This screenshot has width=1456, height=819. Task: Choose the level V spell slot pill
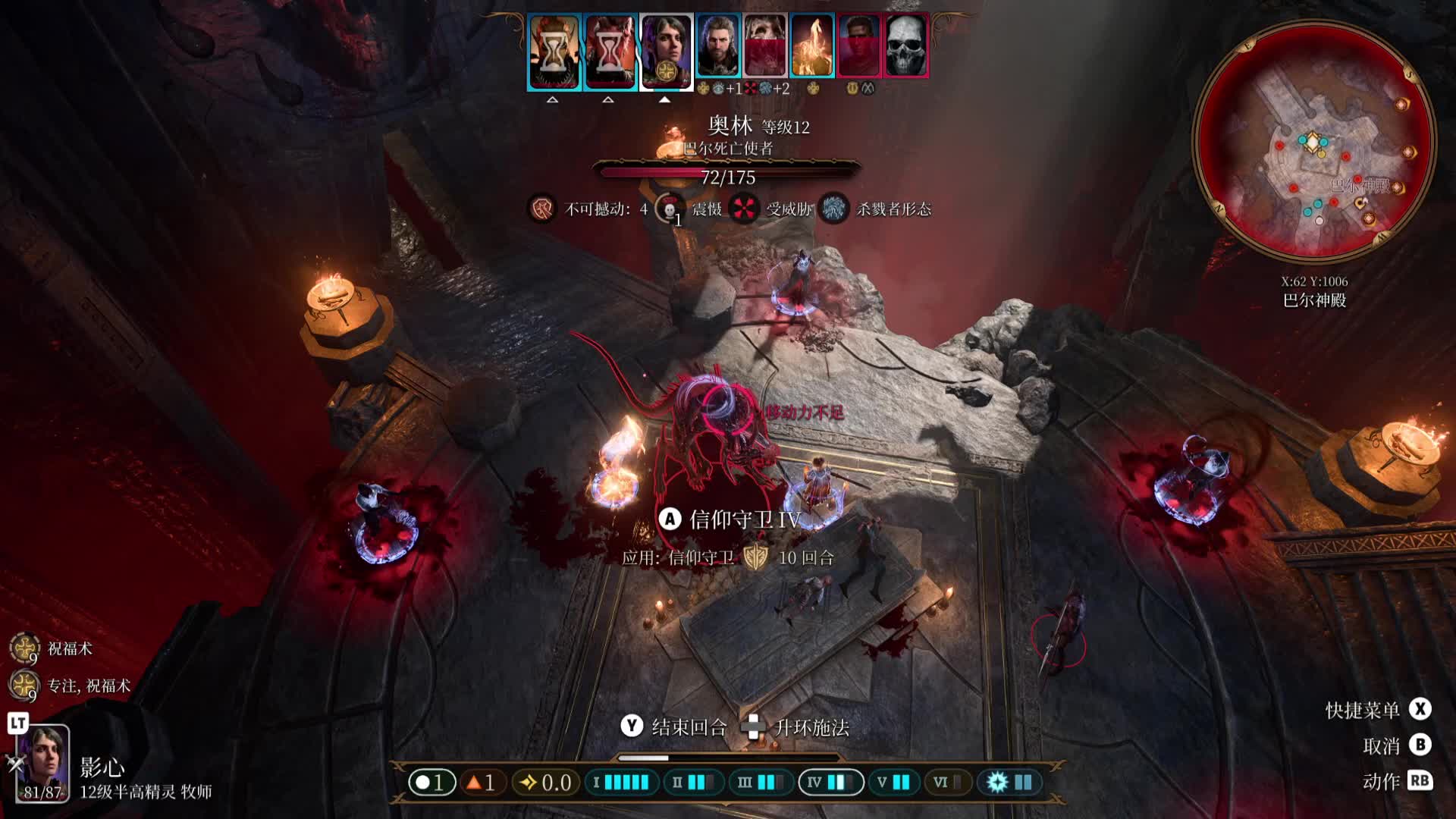(893, 782)
